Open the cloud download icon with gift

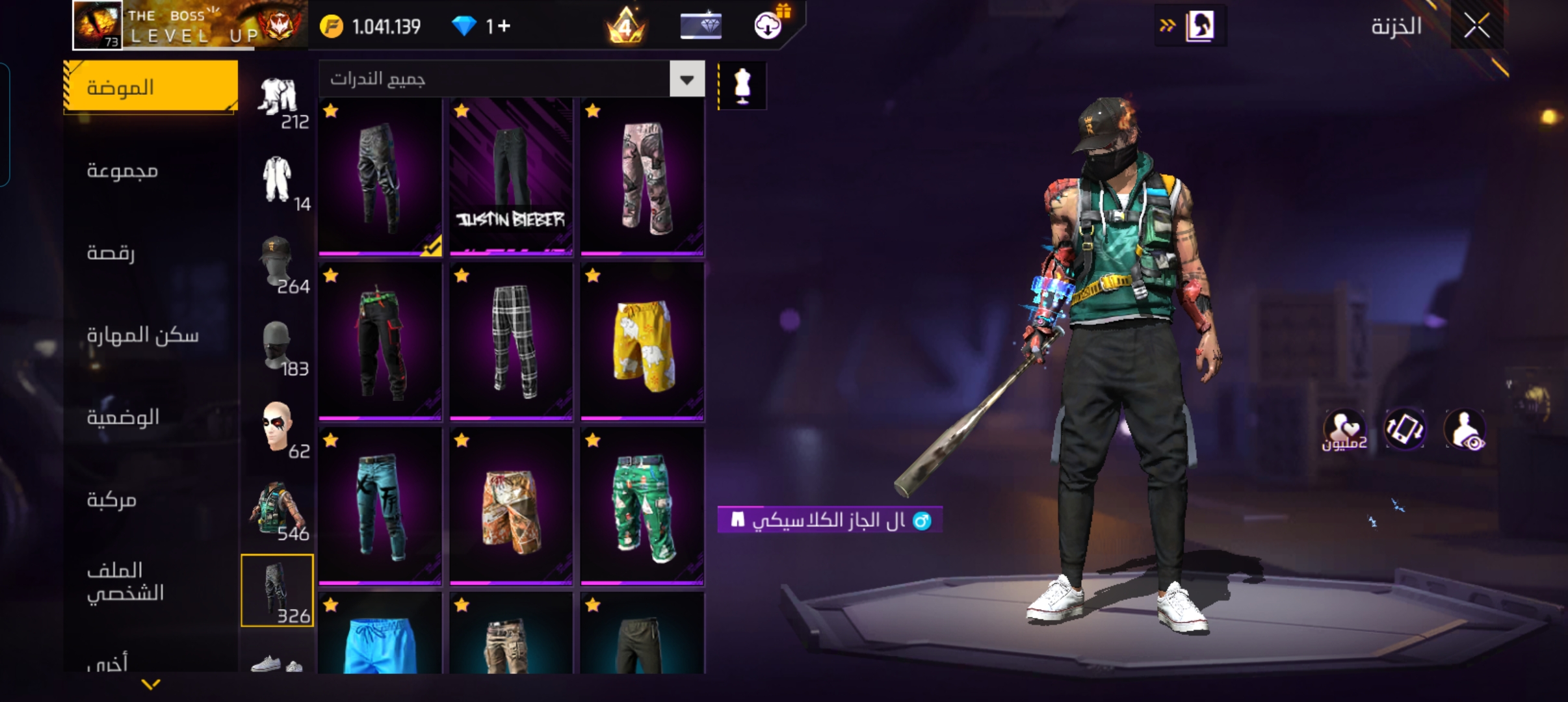pyautogui.click(x=768, y=25)
